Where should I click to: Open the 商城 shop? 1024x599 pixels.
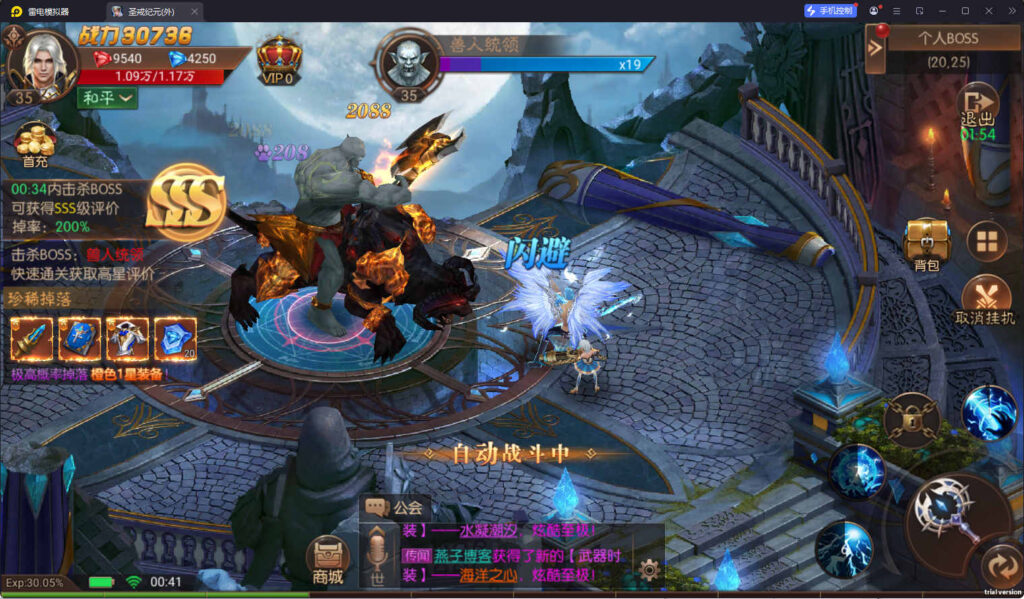327,560
